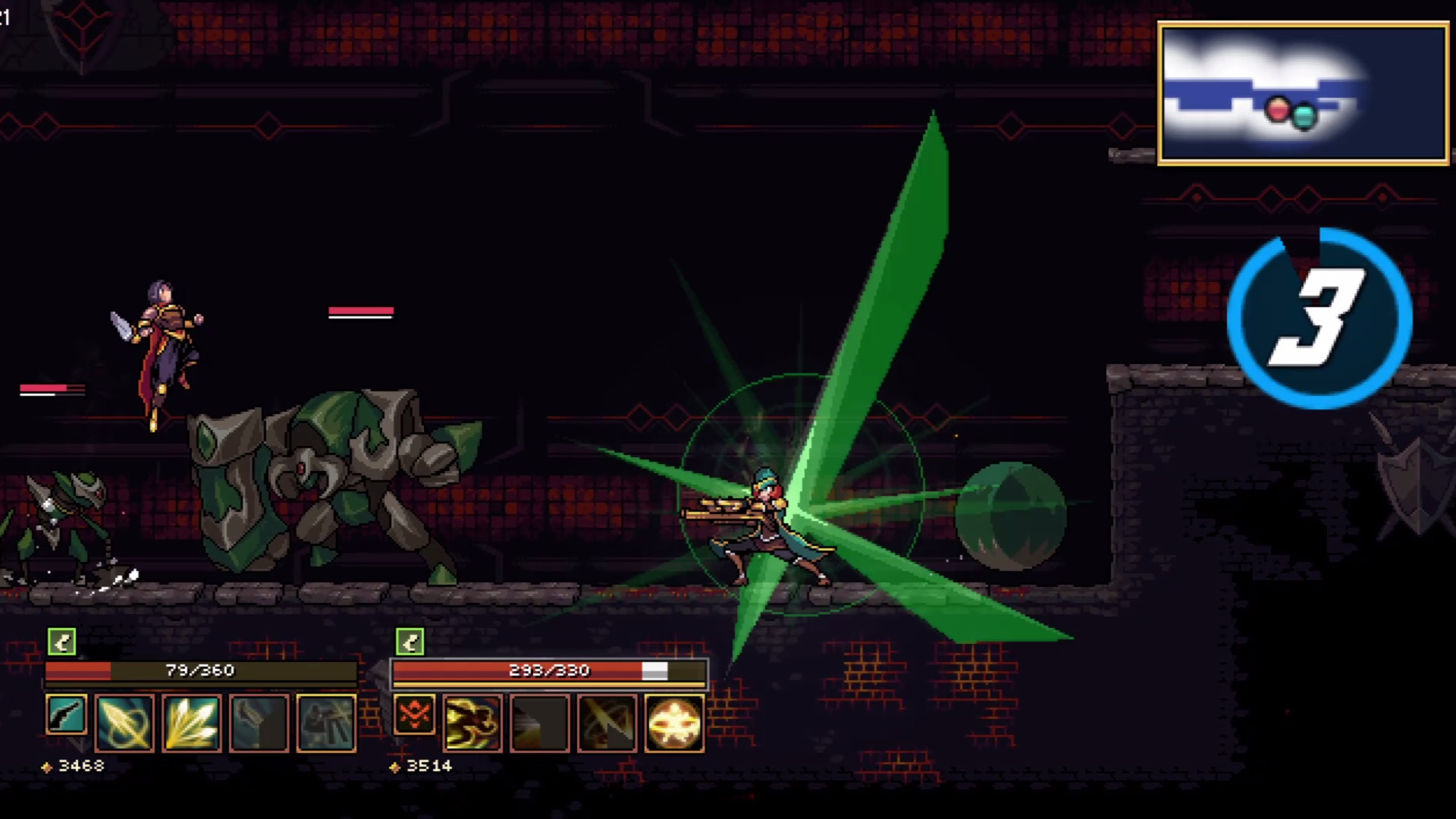Click the red player dot on the minimap

1278,111
